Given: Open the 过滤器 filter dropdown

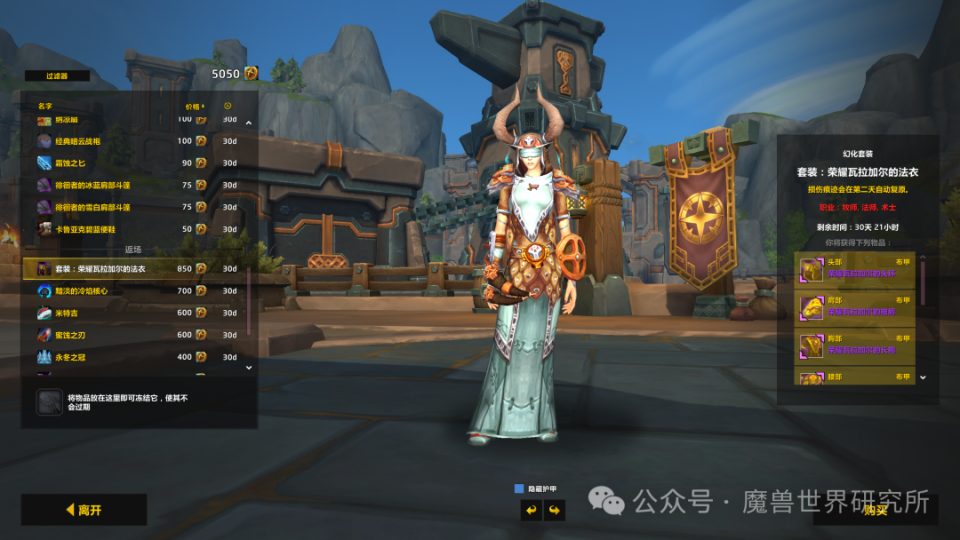Looking at the screenshot, I should click(55, 76).
